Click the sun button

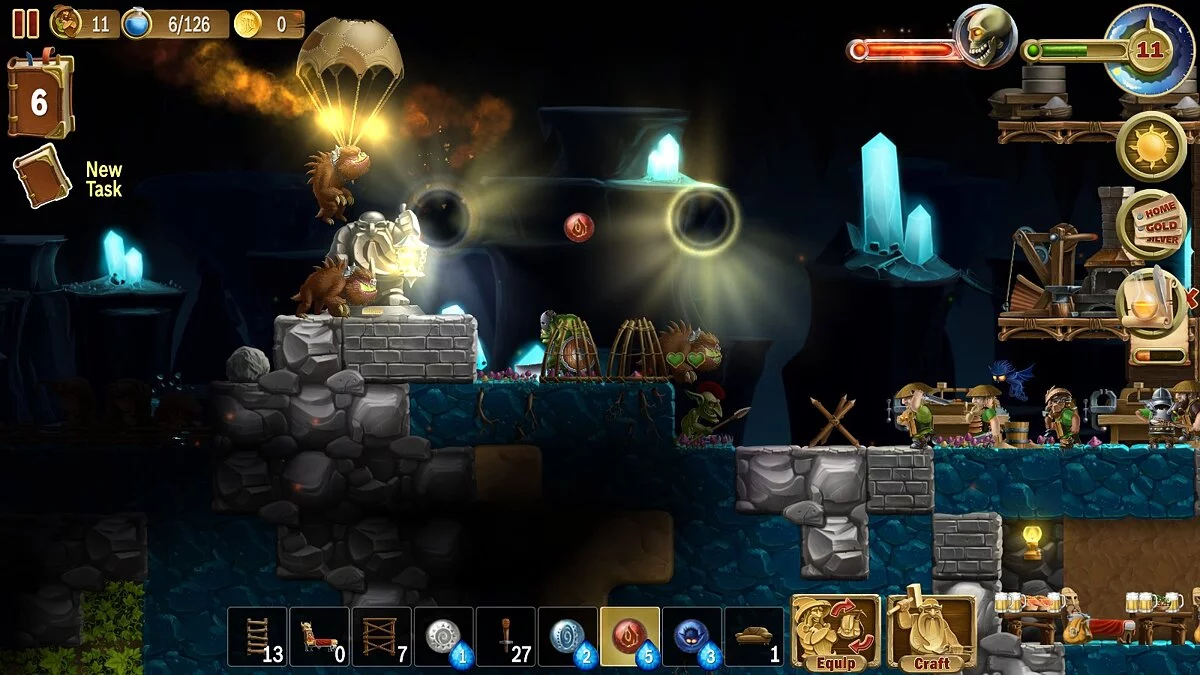click(1151, 146)
